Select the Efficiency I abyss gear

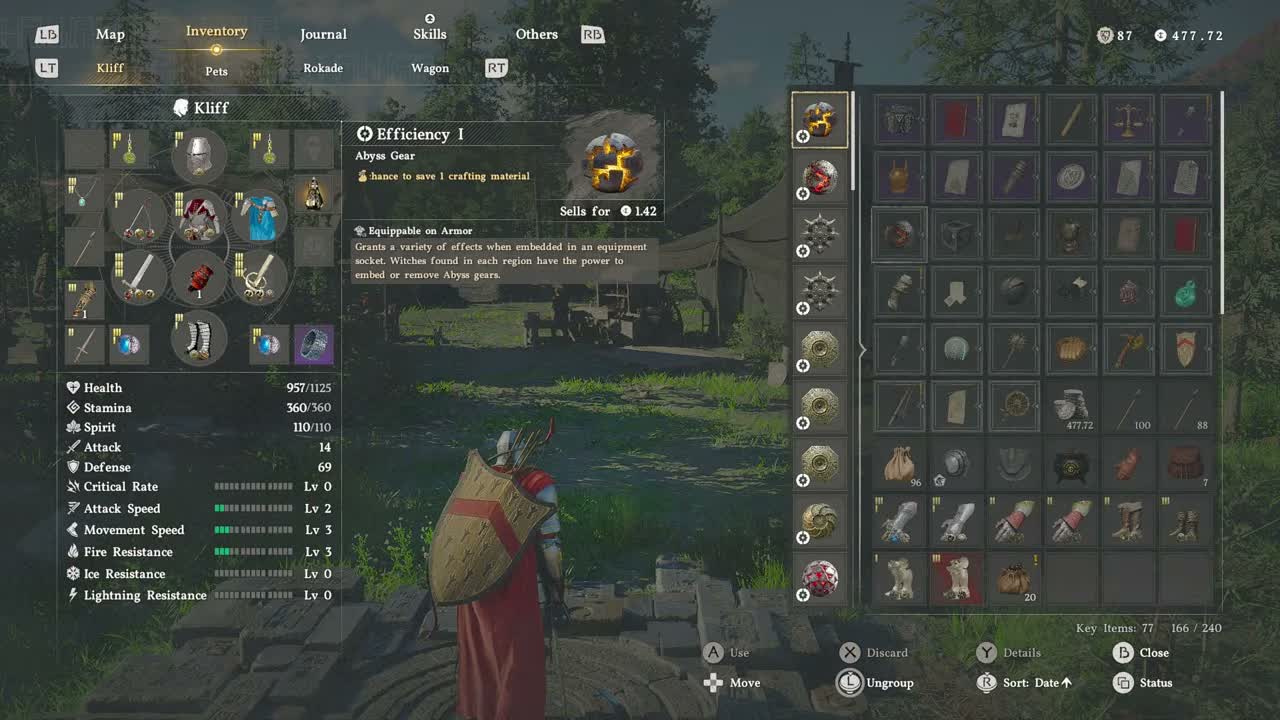point(820,120)
